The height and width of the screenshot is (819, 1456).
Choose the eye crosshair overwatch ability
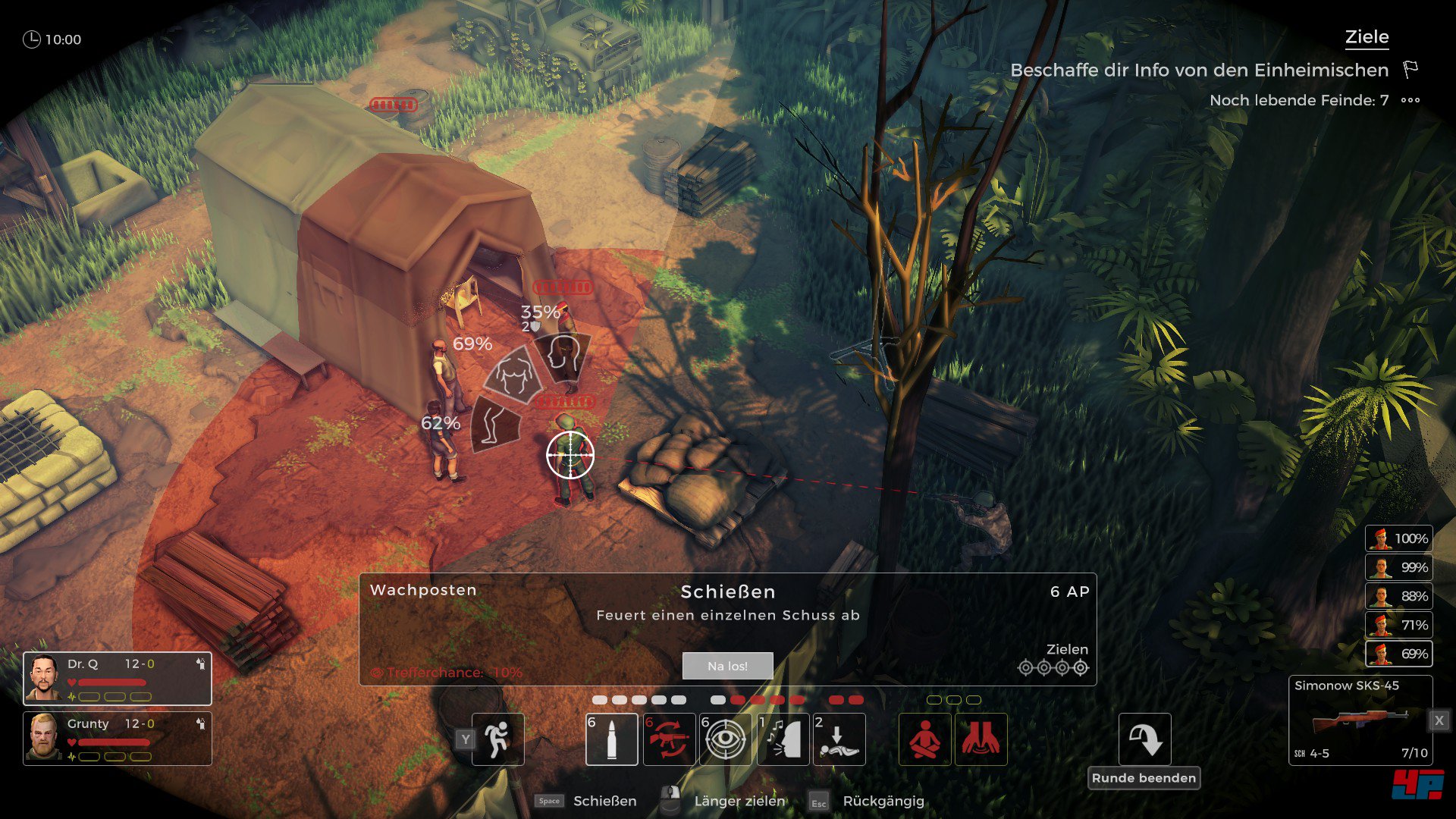725,739
